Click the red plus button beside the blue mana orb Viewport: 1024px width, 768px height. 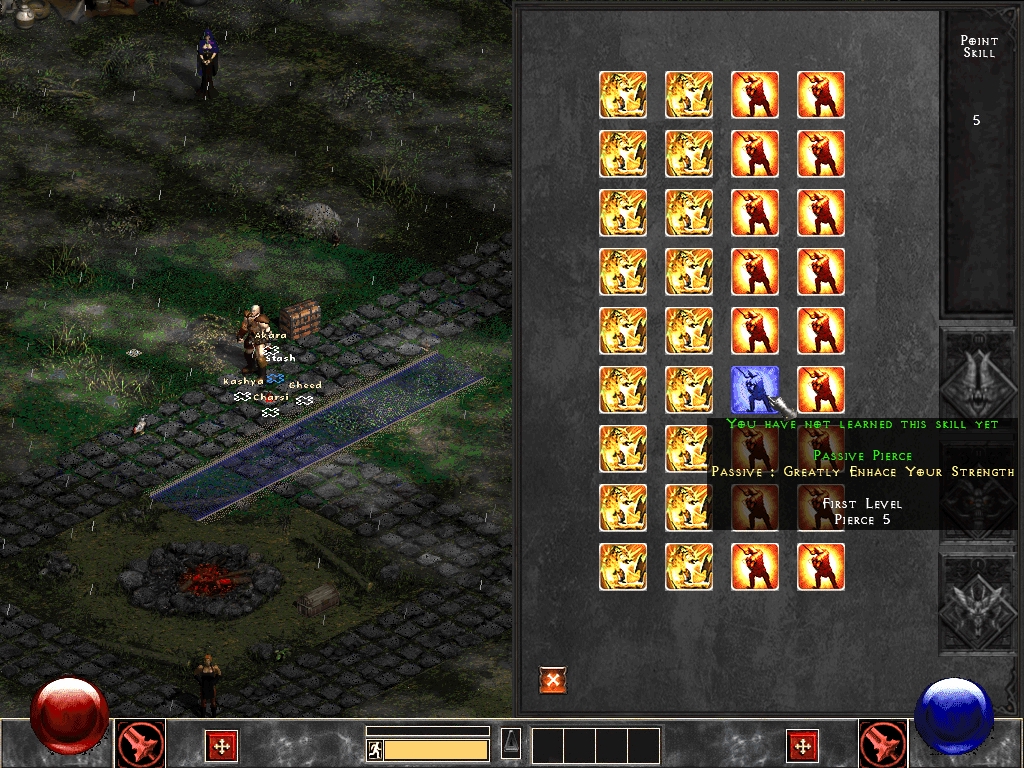point(802,745)
